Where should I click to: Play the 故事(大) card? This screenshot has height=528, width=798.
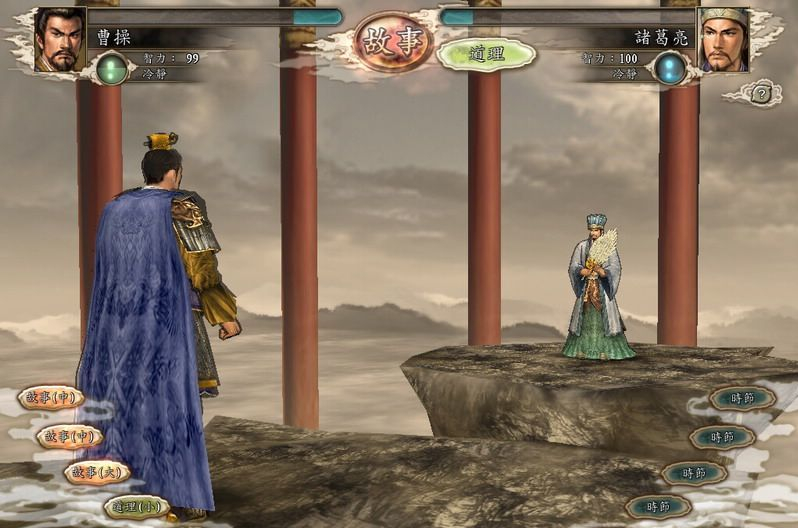click(x=96, y=471)
